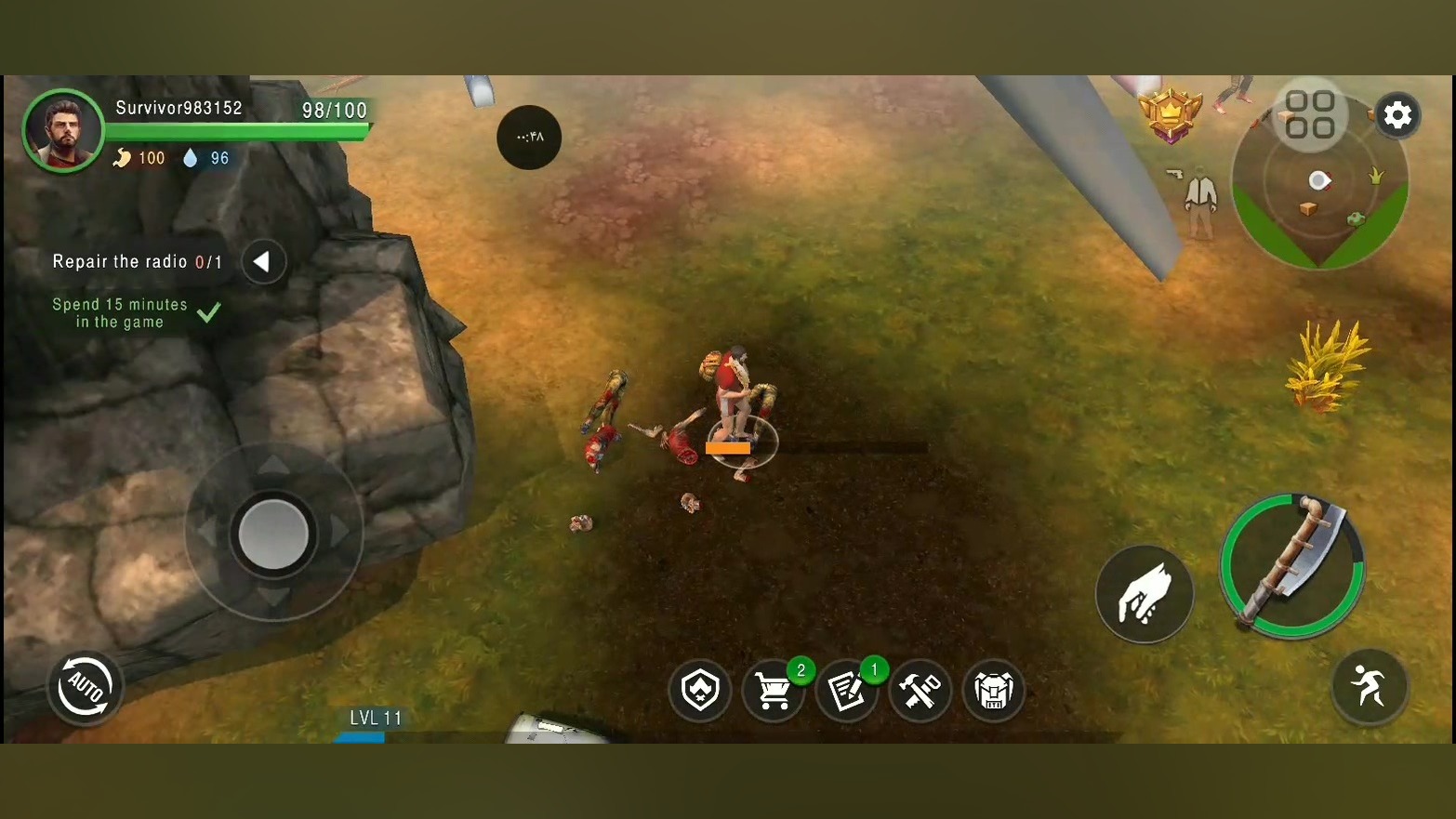1456x819 pixels.
Task: Attack with the cleaver weapon button
Action: [x=1291, y=566]
